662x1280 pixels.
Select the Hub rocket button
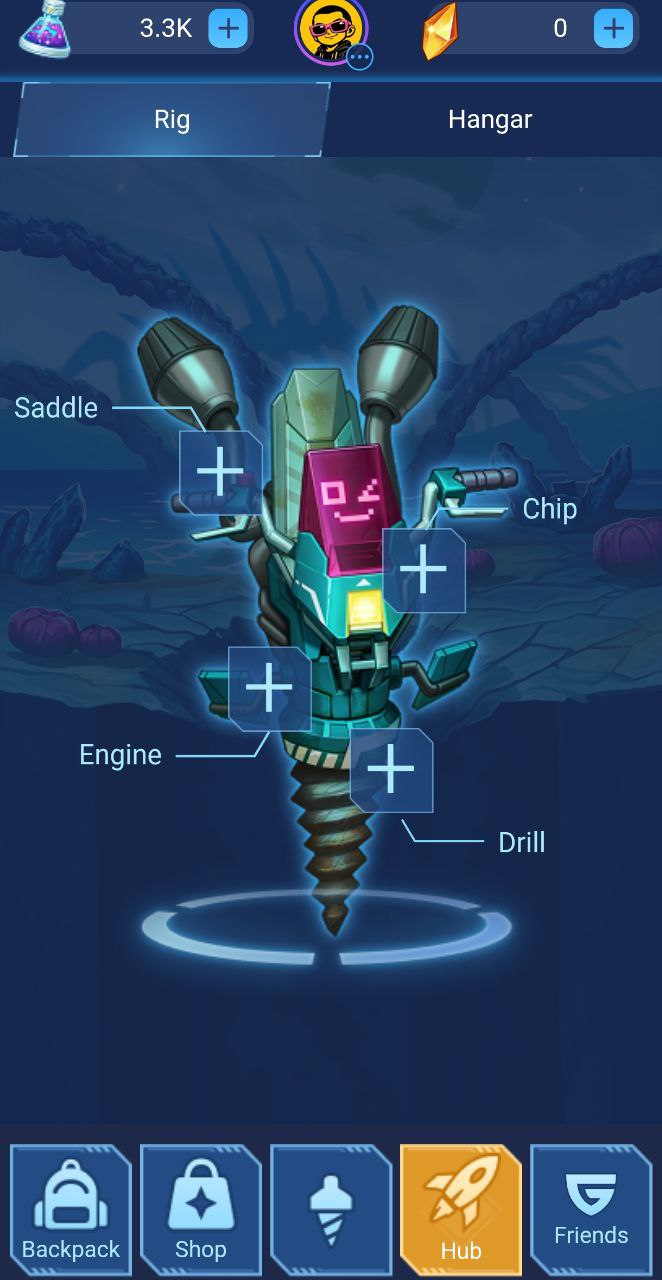[461, 1210]
